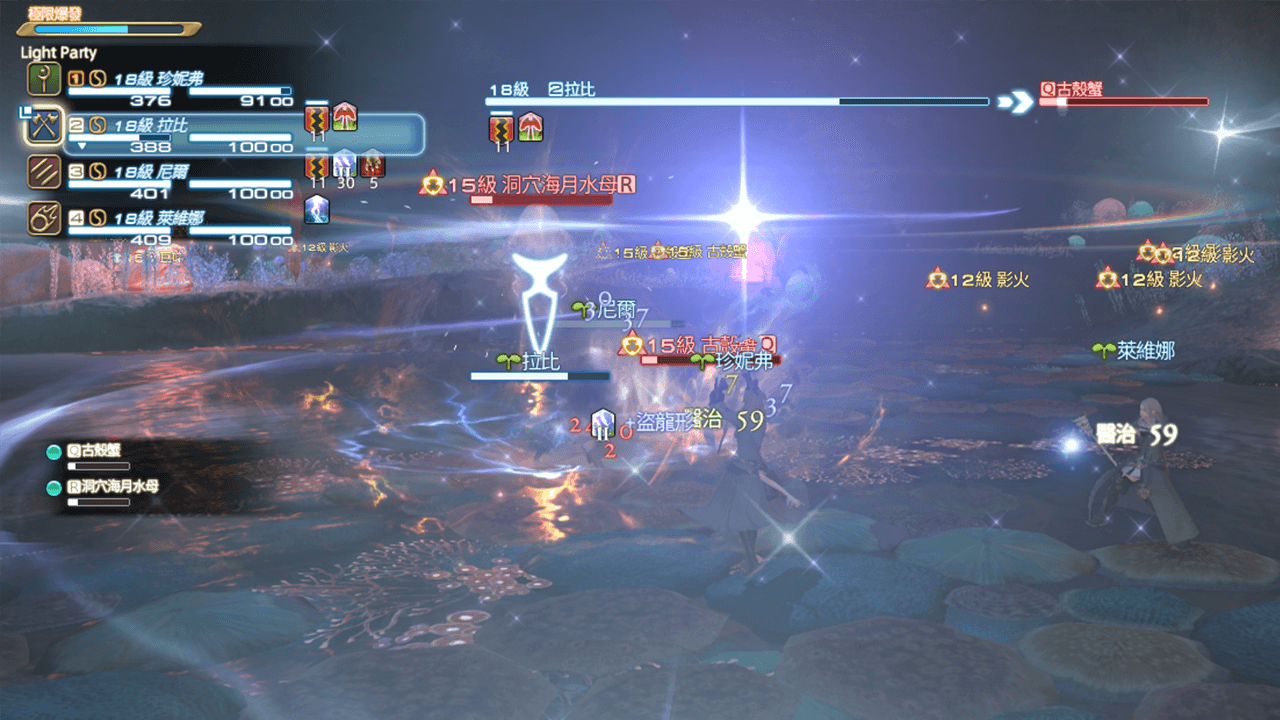Click the red zigzag icon under the target bar
Image resolution: width=1280 pixels, height=720 pixels.
point(502,129)
